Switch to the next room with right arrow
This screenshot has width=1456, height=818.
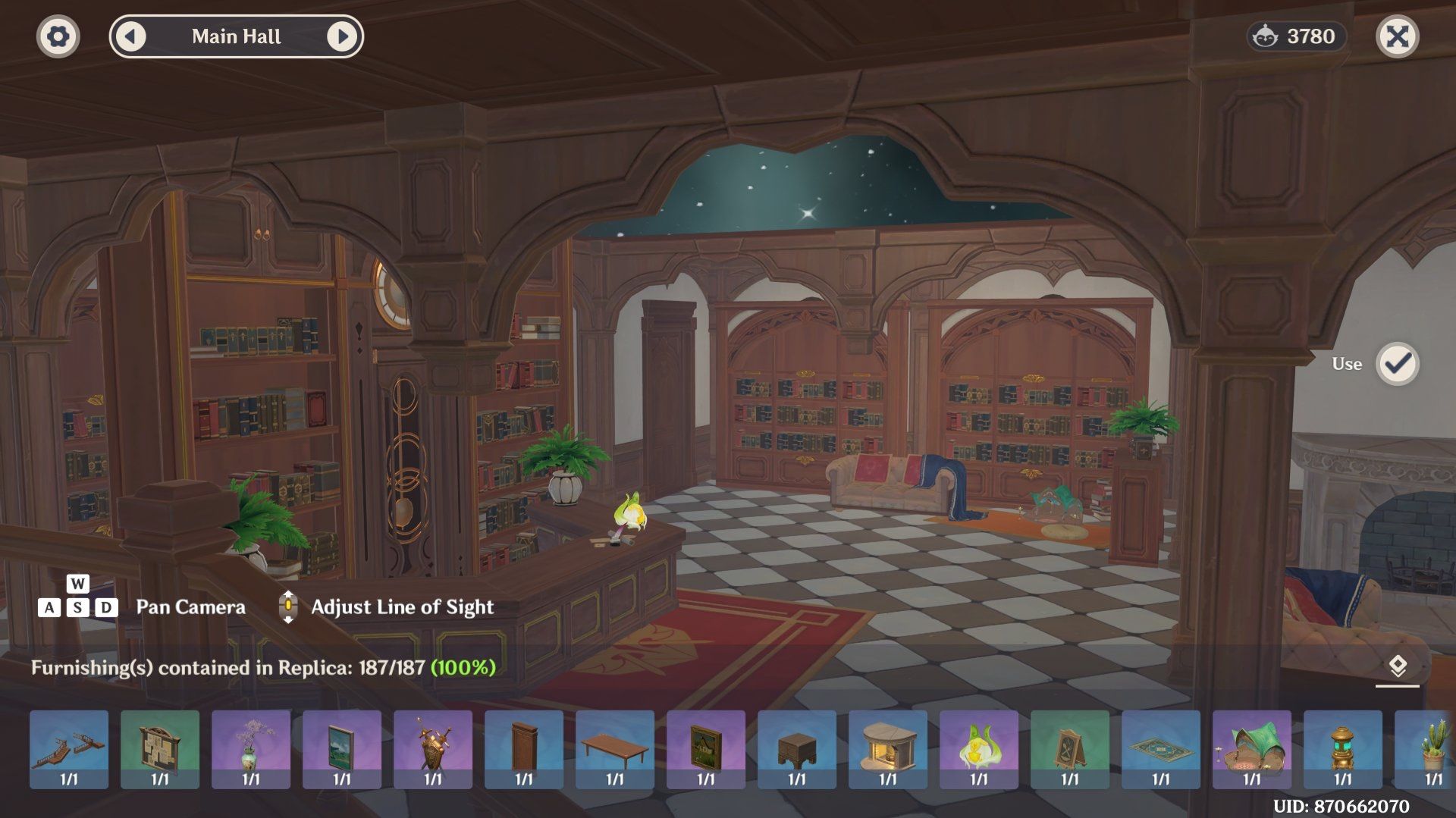pyautogui.click(x=342, y=36)
